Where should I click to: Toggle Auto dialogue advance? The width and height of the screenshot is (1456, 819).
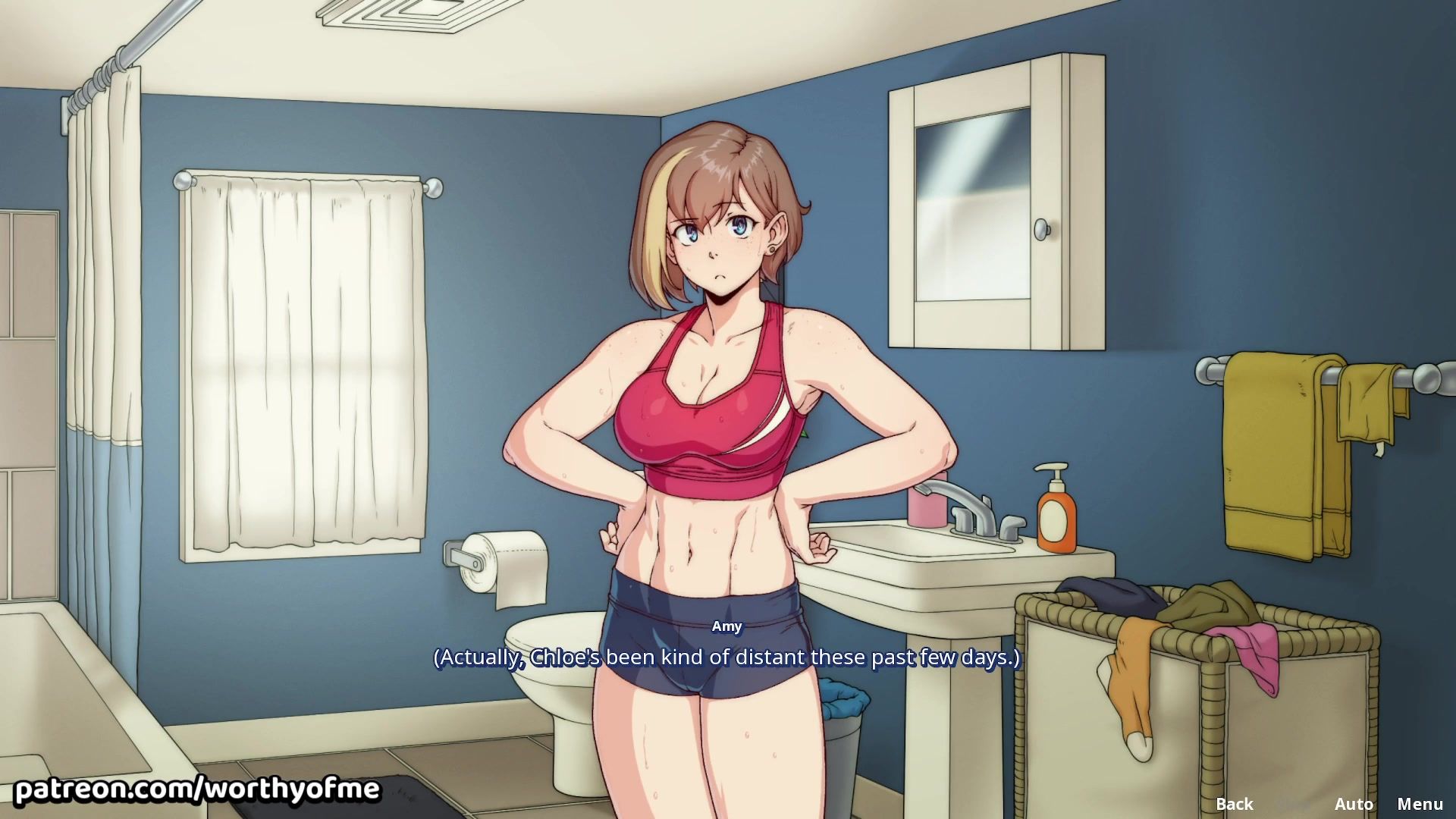click(x=1353, y=803)
